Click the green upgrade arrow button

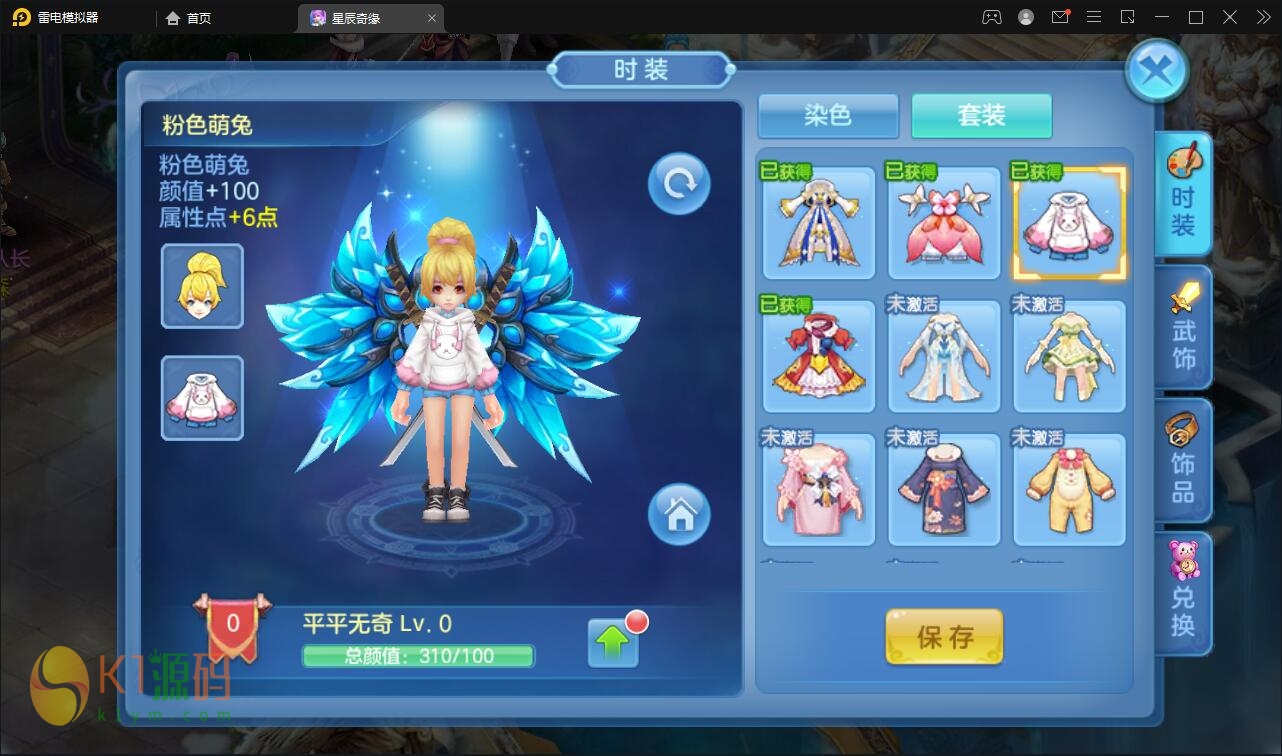click(x=613, y=643)
